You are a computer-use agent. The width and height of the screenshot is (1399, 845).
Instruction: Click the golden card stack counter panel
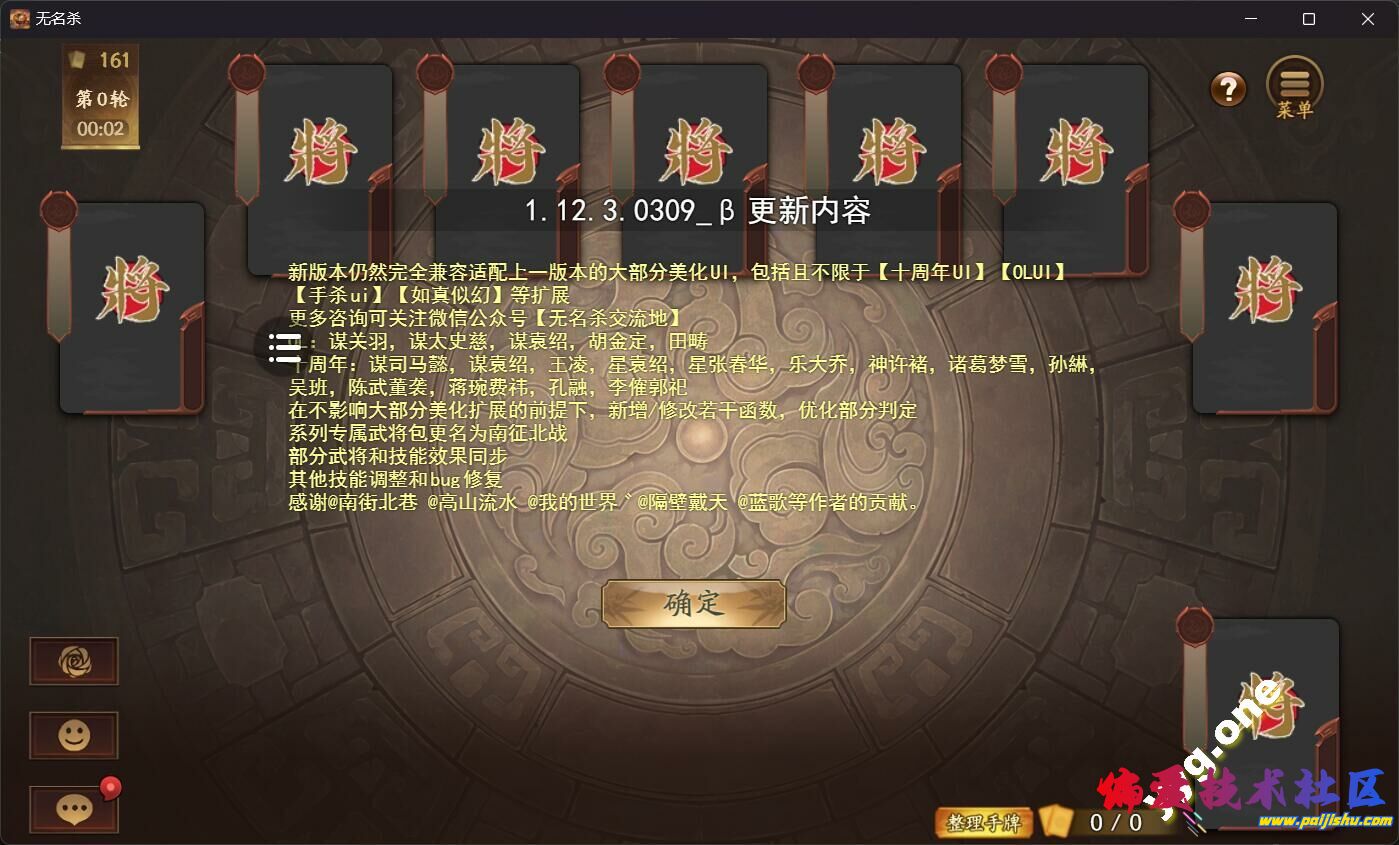tap(98, 96)
